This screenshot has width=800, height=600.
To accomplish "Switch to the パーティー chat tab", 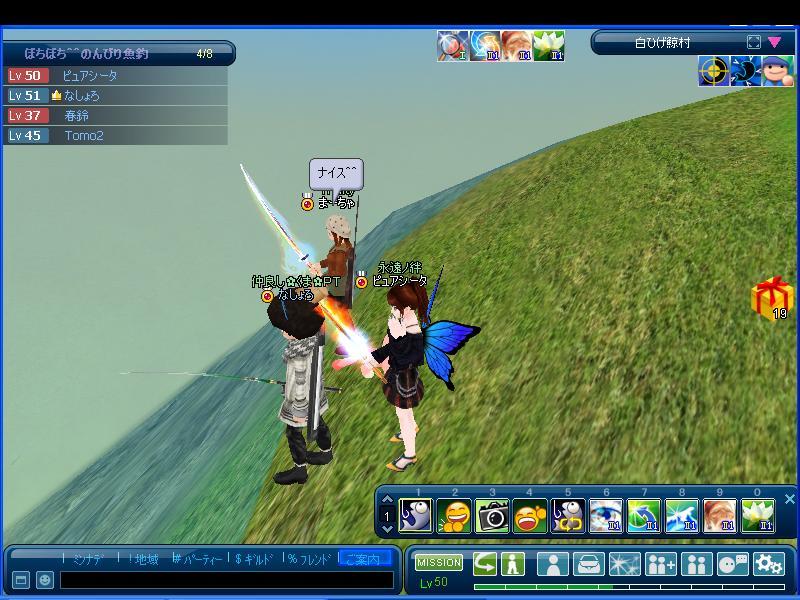I will 197,559.
